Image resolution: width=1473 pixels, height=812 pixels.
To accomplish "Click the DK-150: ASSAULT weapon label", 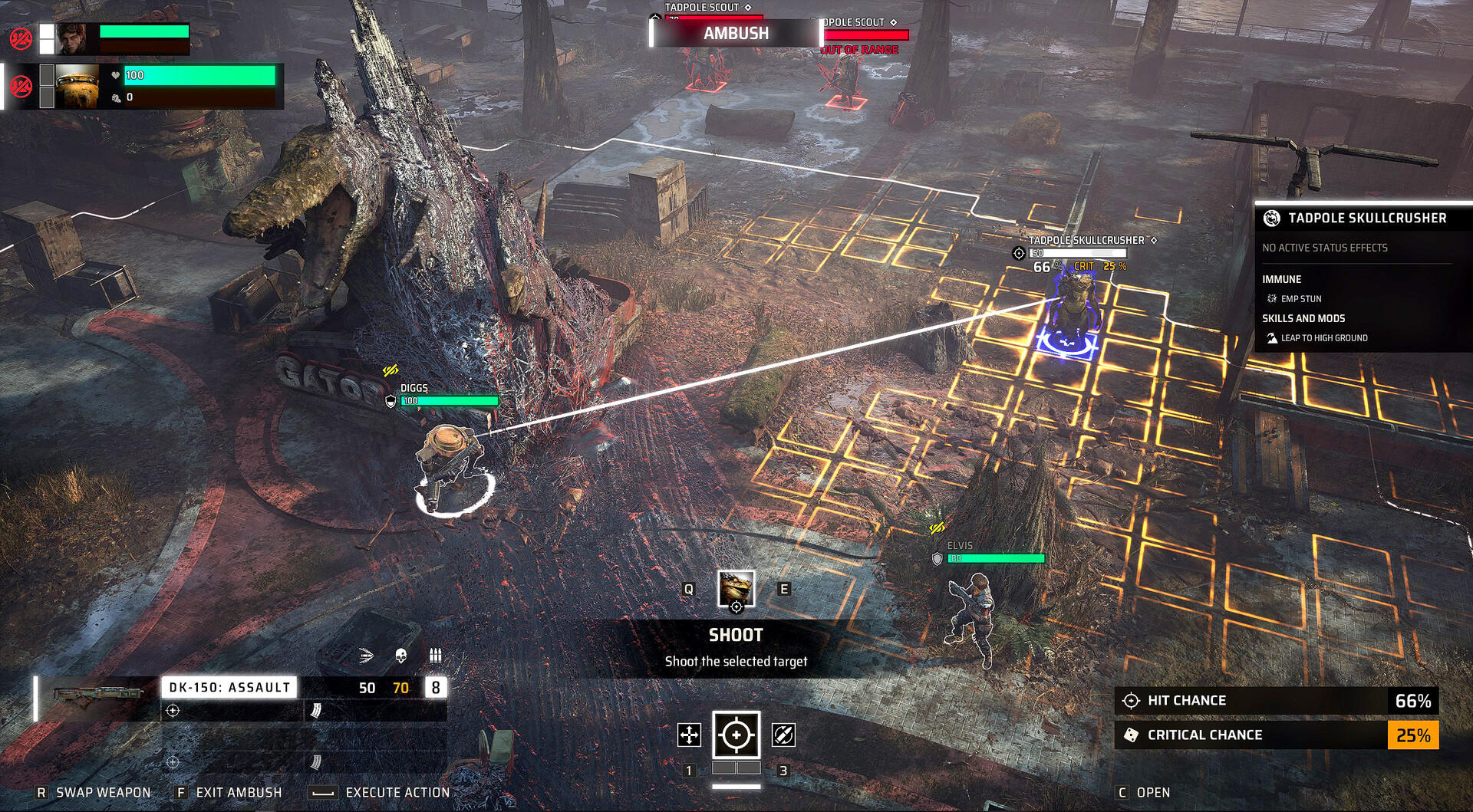I will coord(229,688).
